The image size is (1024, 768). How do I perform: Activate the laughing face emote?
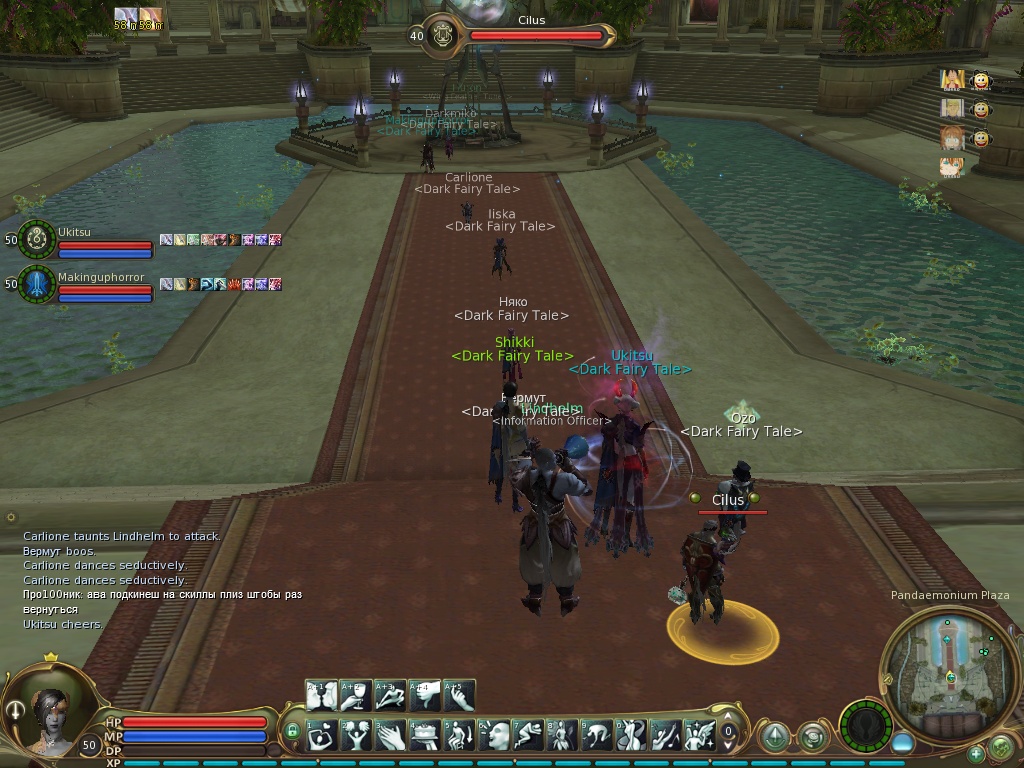[x=495, y=735]
